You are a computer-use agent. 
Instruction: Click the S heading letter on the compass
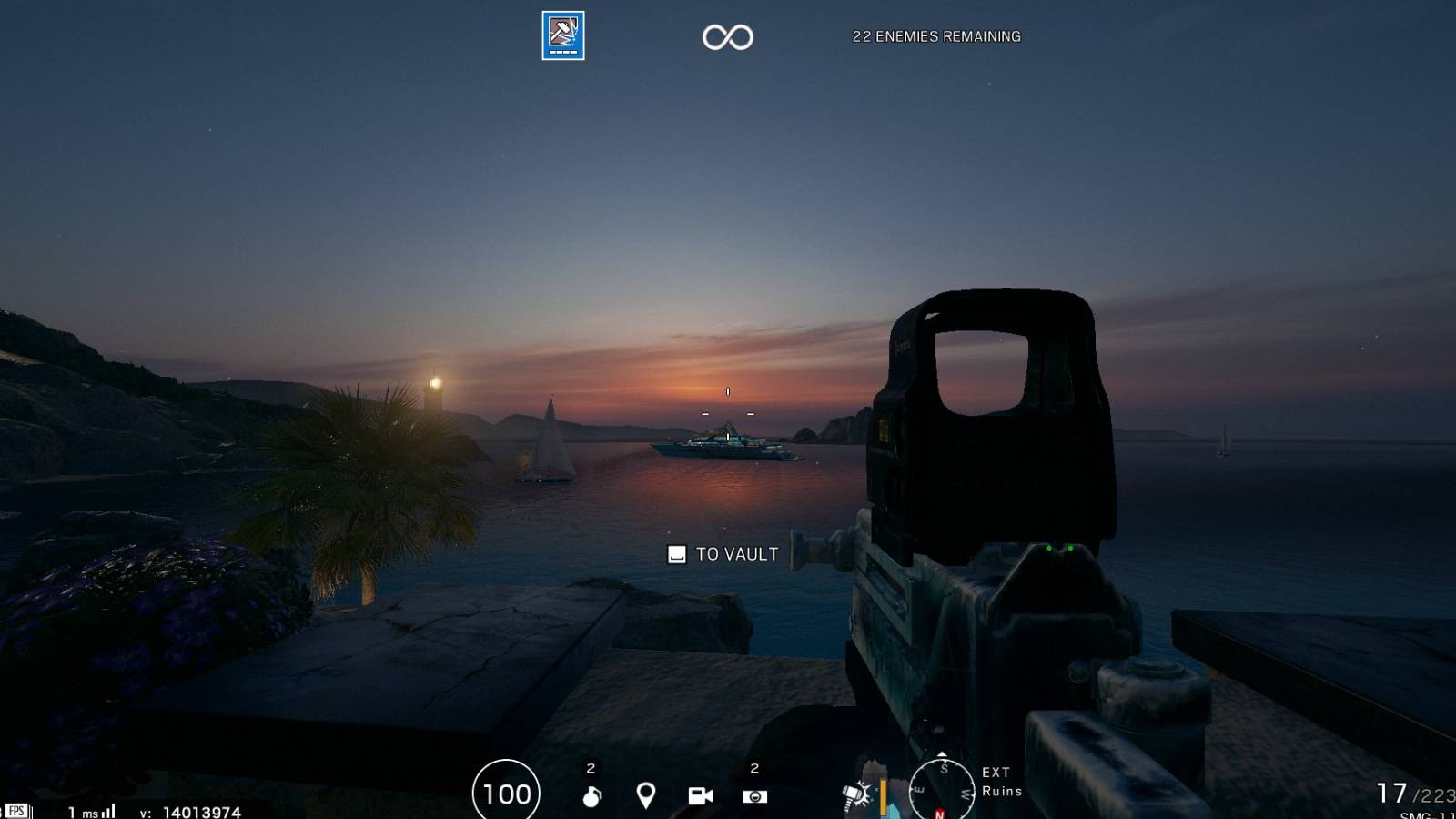tap(945, 768)
